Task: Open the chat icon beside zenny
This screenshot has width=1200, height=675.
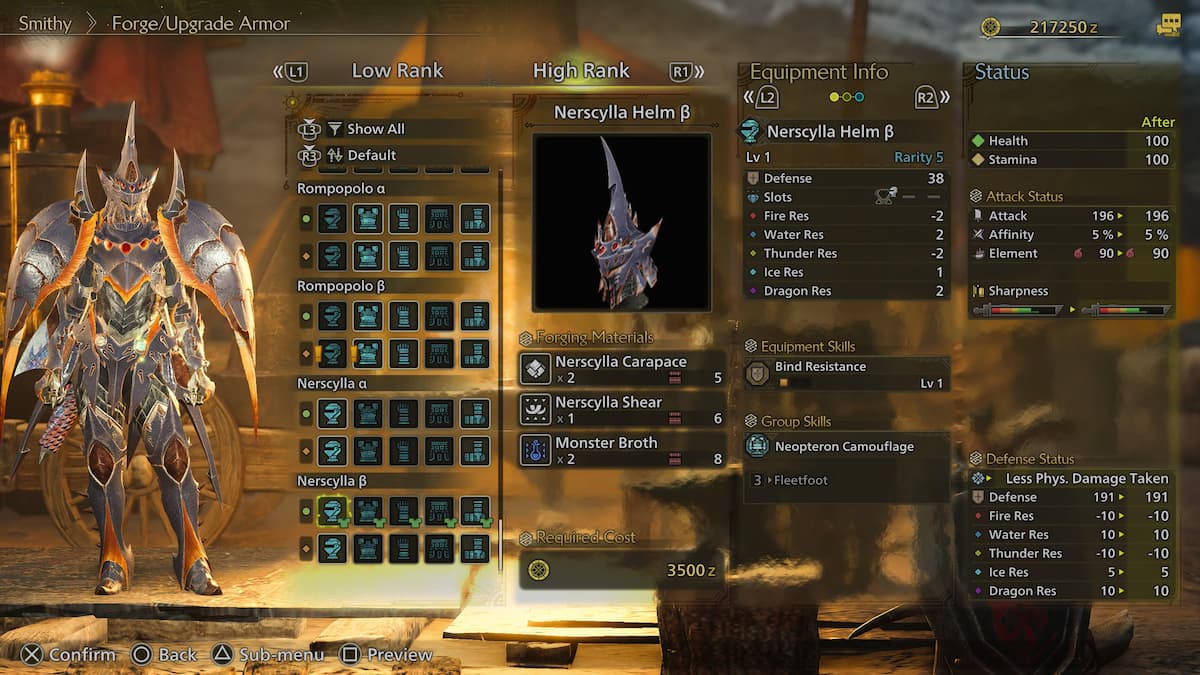Action: tap(1168, 26)
